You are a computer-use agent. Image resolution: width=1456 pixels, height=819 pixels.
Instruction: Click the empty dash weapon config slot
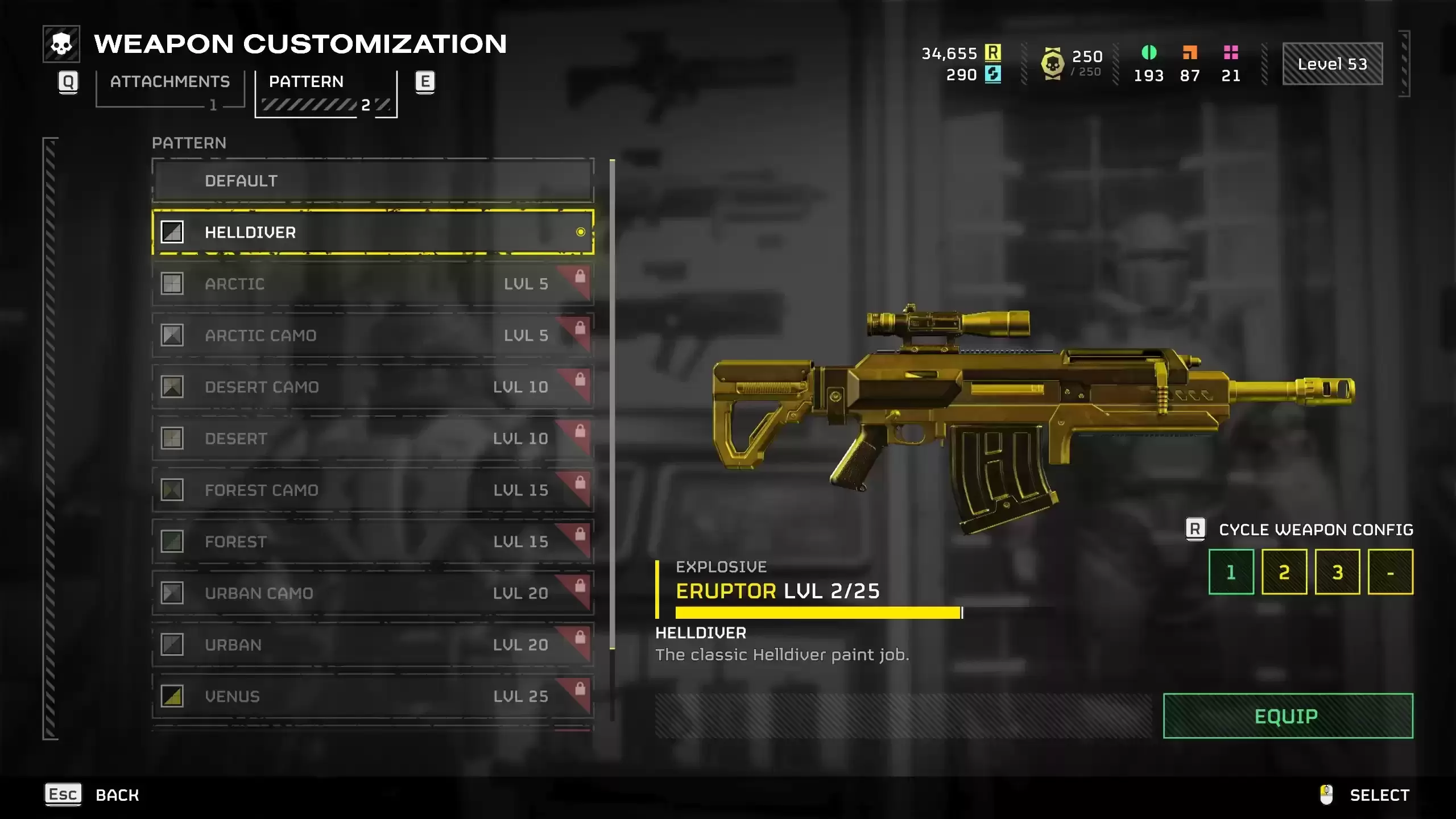(x=1390, y=572)
